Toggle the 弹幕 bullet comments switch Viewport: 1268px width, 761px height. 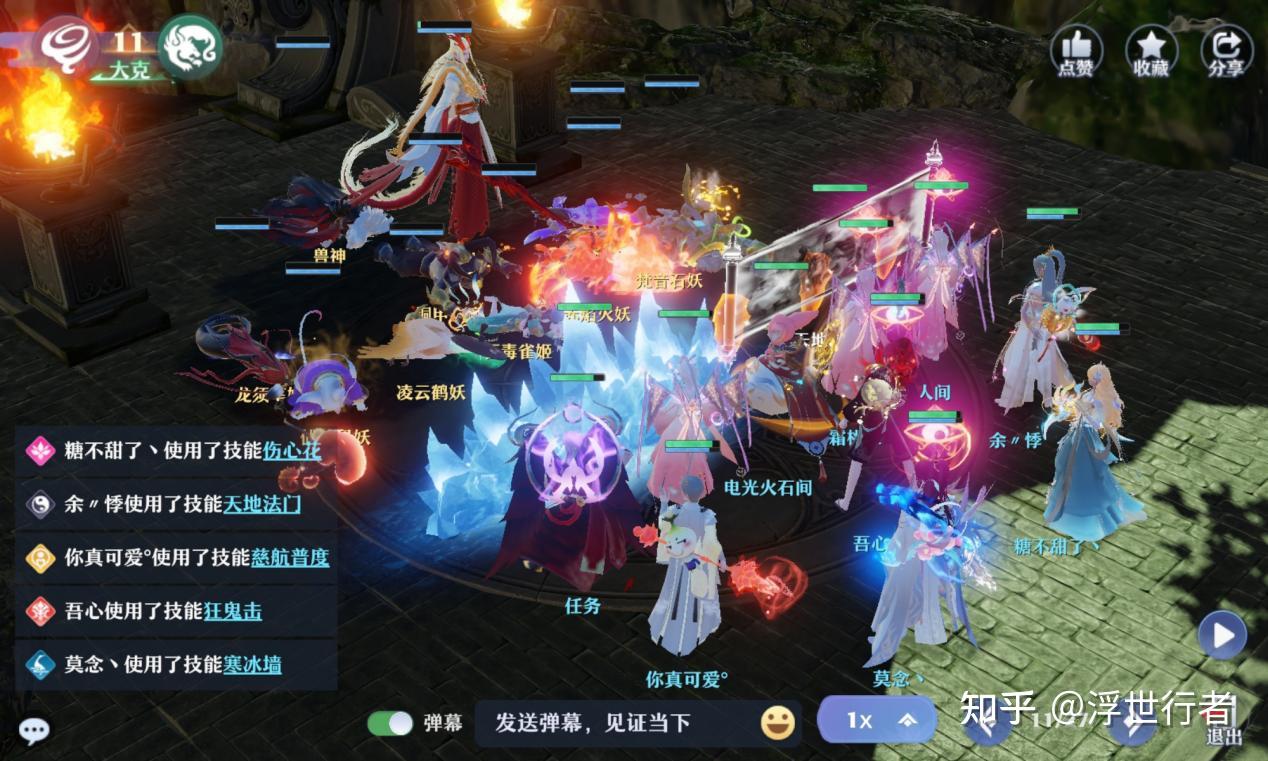tap(390, 723)
